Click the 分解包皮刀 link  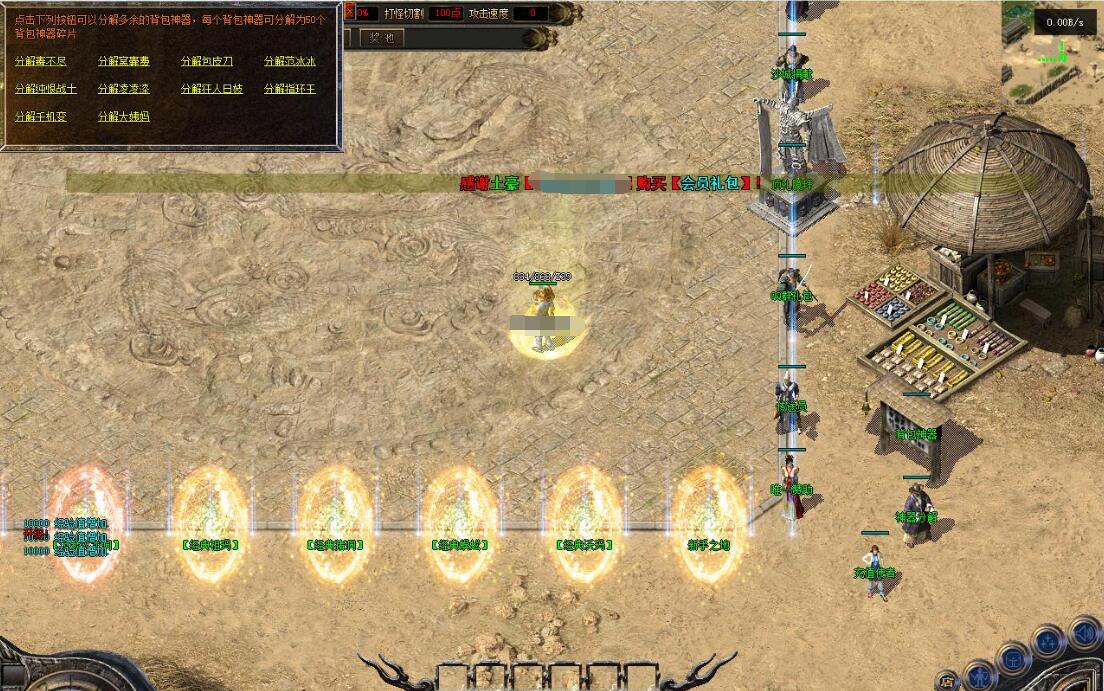click(x=207, y=61)
